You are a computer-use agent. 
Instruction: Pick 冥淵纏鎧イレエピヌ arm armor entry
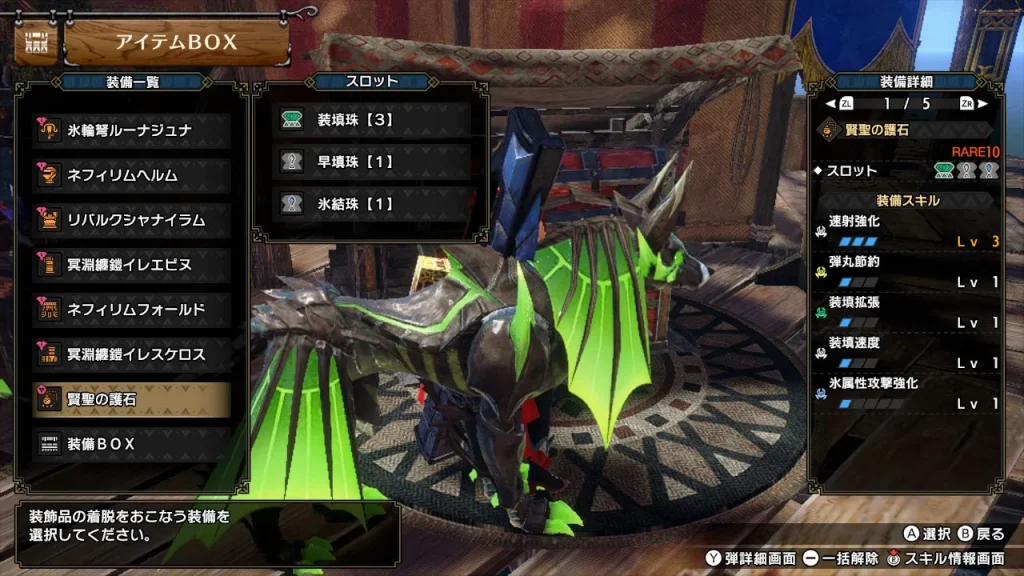click(x=131, y=265)
